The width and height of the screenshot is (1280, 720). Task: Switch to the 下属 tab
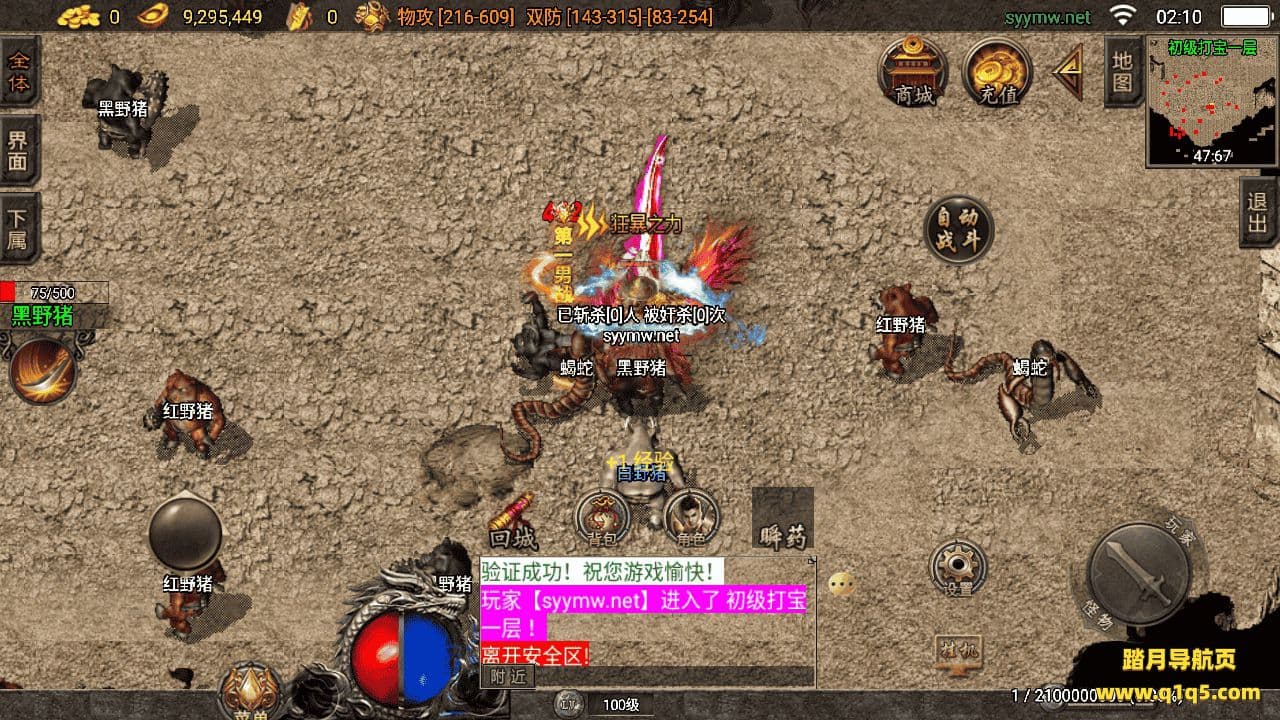tap(19, 228)
